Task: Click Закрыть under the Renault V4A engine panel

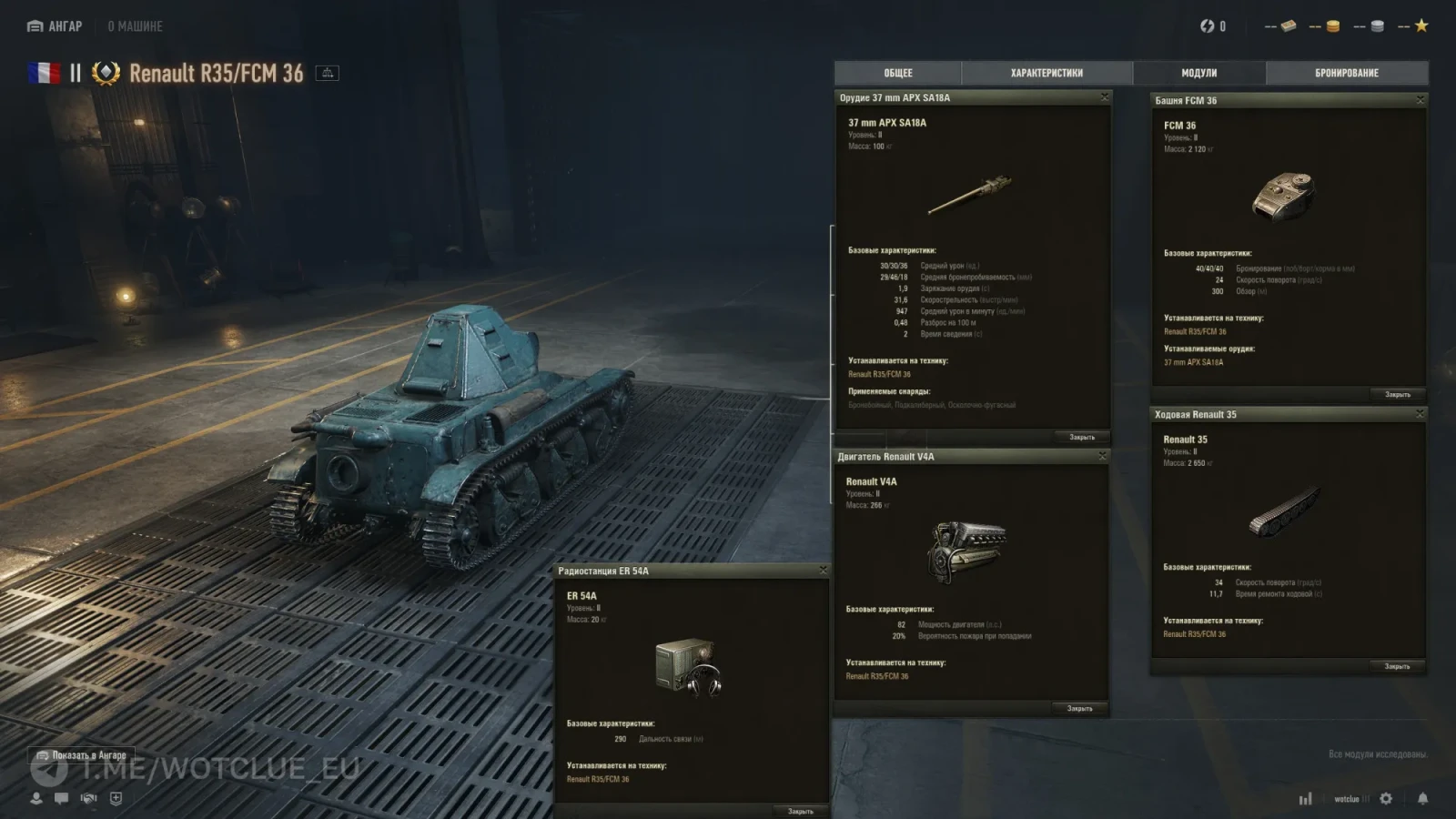Action: [x=1079, y=708]
